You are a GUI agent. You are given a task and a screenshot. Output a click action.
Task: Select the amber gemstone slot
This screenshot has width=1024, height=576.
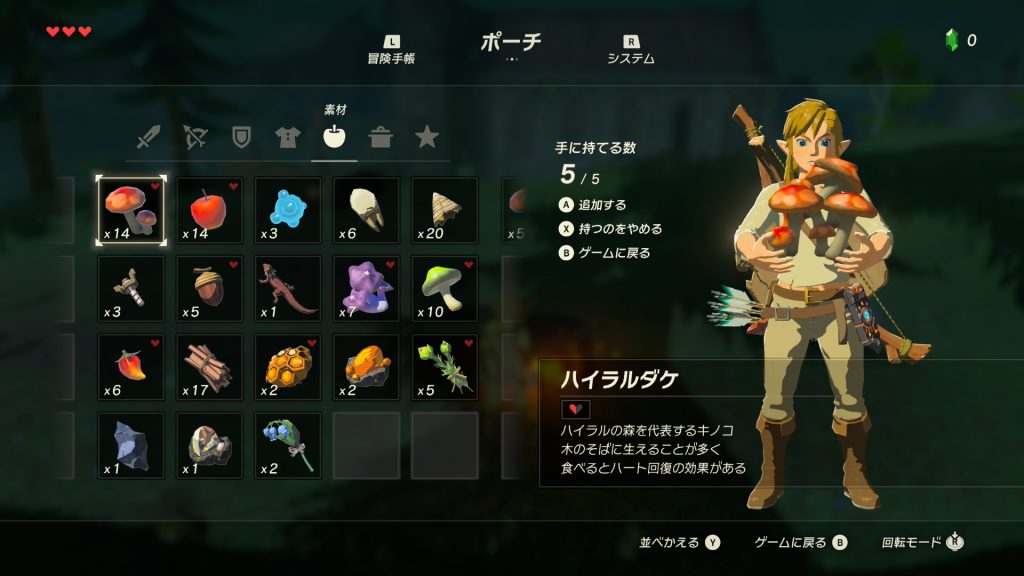coord(366,367)
